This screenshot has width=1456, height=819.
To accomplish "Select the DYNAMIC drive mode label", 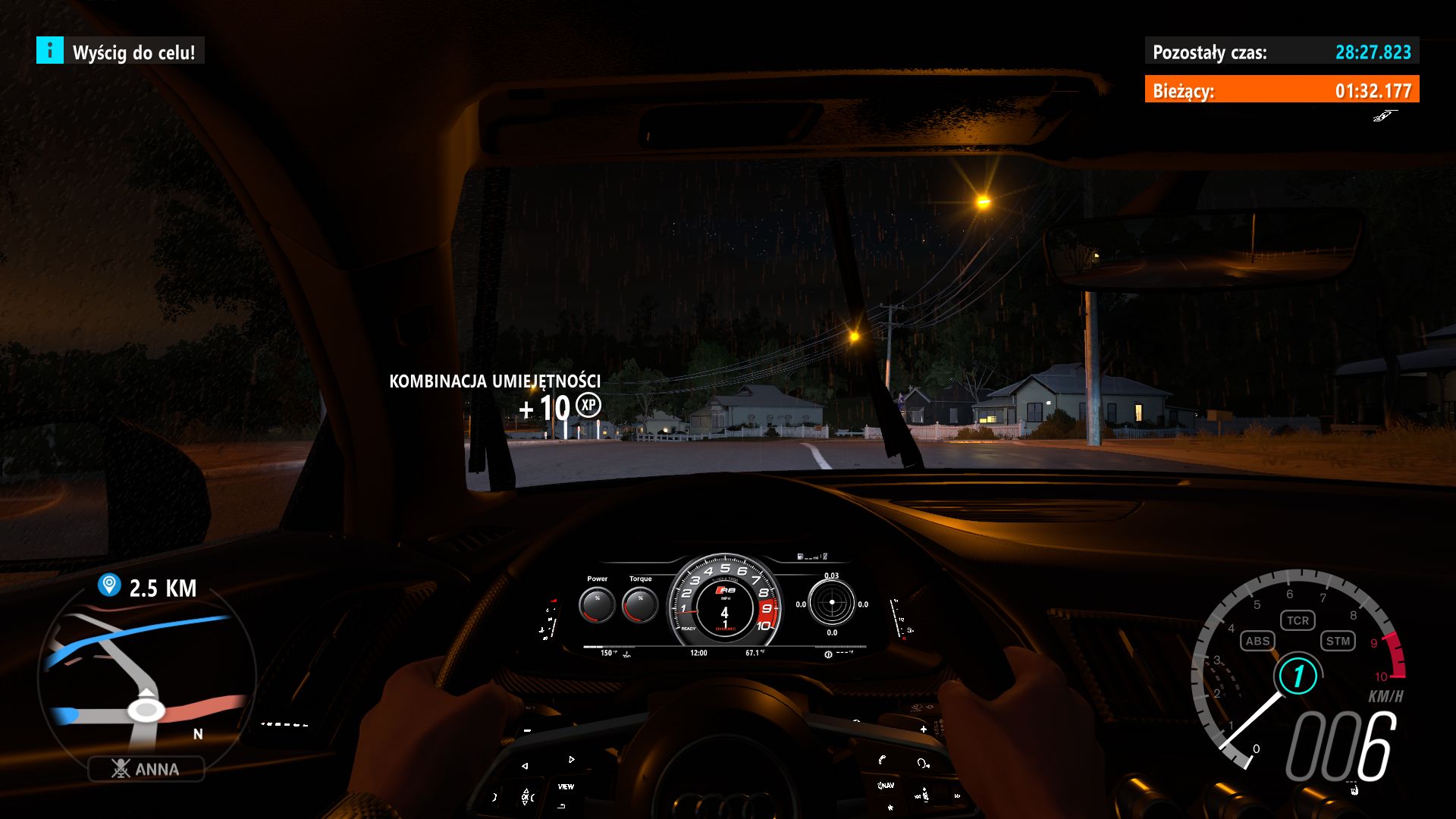I will pos(724,628).
